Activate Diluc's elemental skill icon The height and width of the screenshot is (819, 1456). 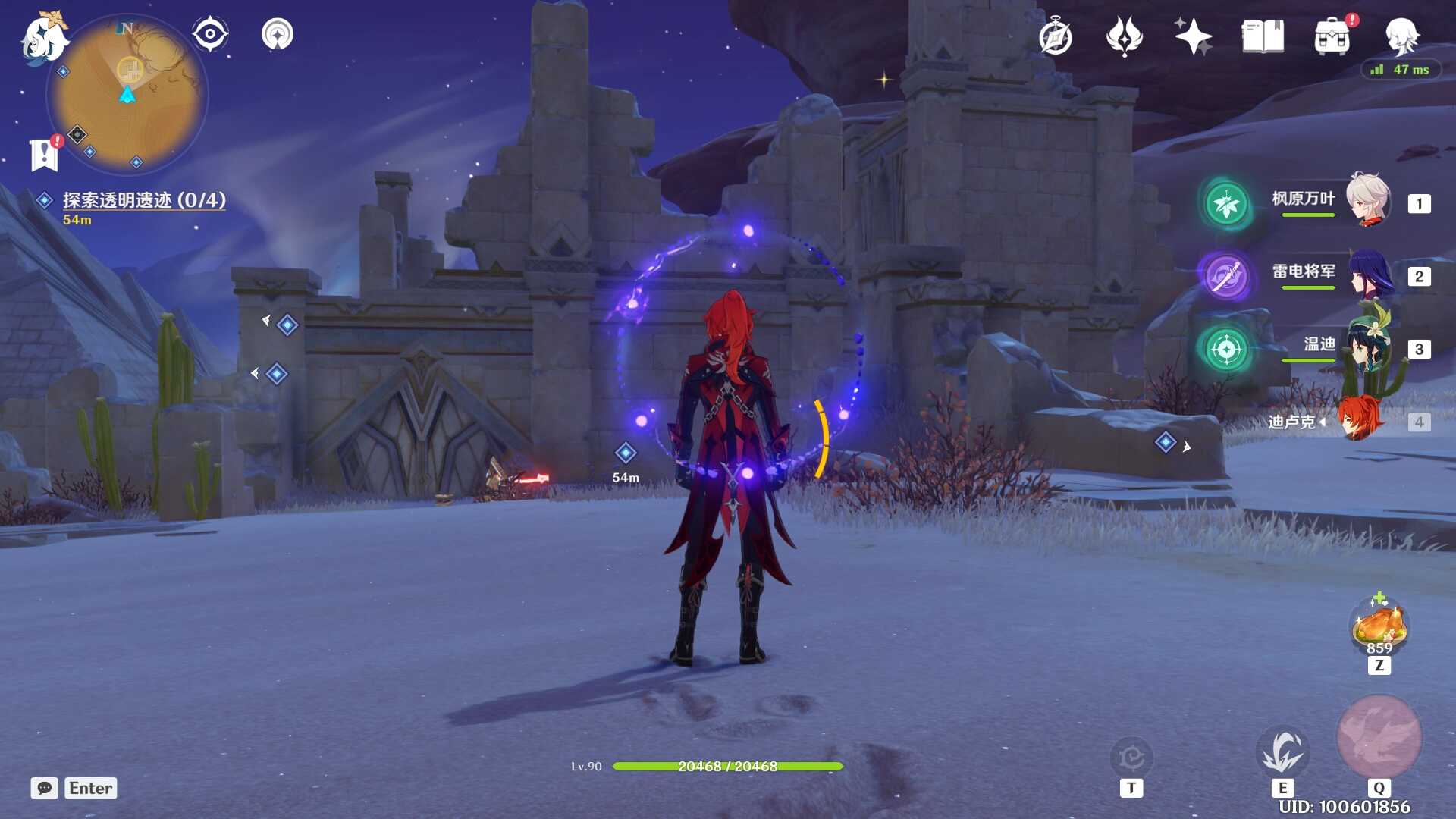tap(1282, 752)
